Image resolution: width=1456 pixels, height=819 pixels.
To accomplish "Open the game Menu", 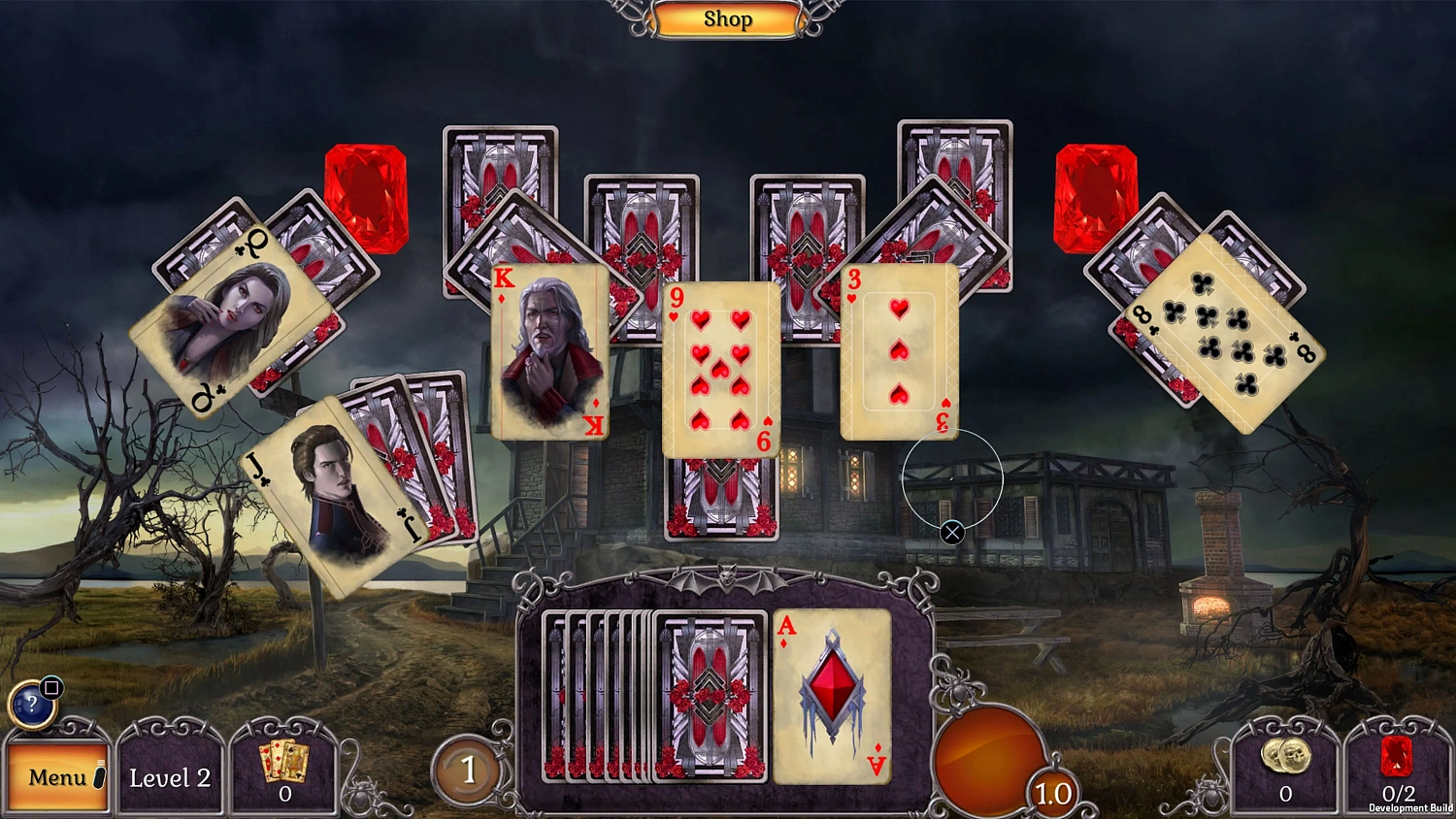I will pos(56,776).
